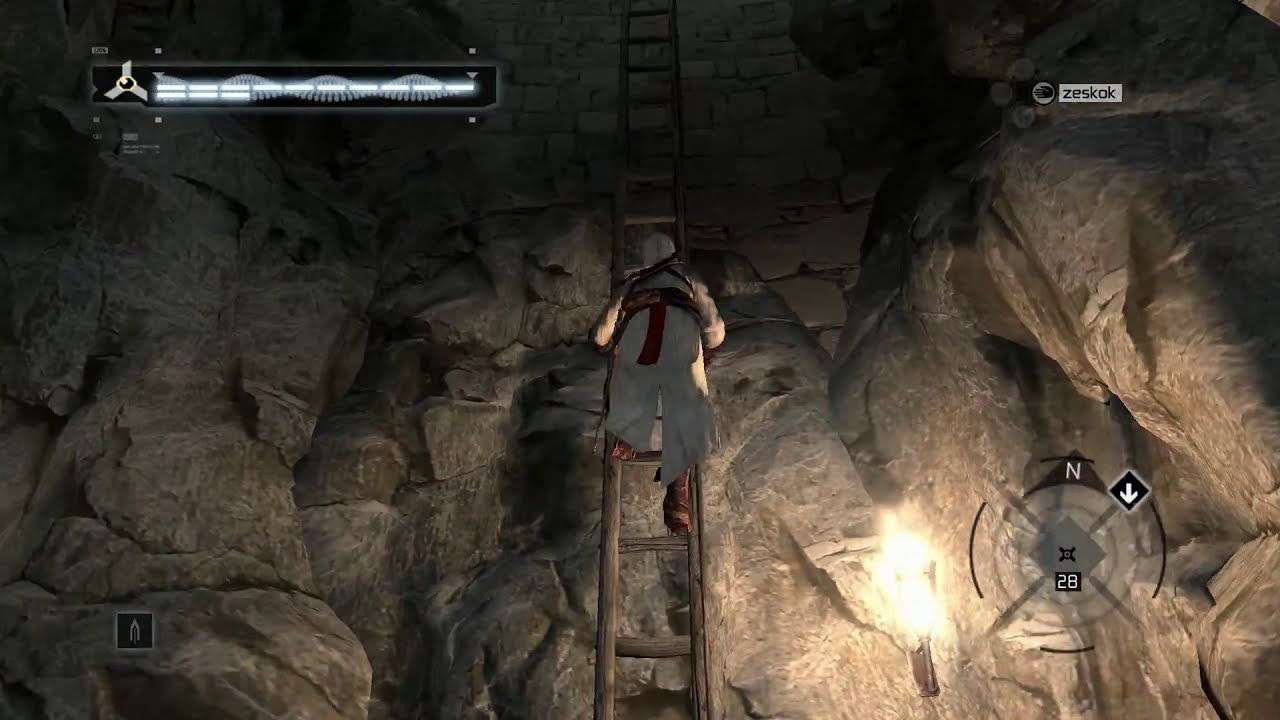Click the hidden blade weapon icon
The image size is (1280, 720).
[135, 631]
